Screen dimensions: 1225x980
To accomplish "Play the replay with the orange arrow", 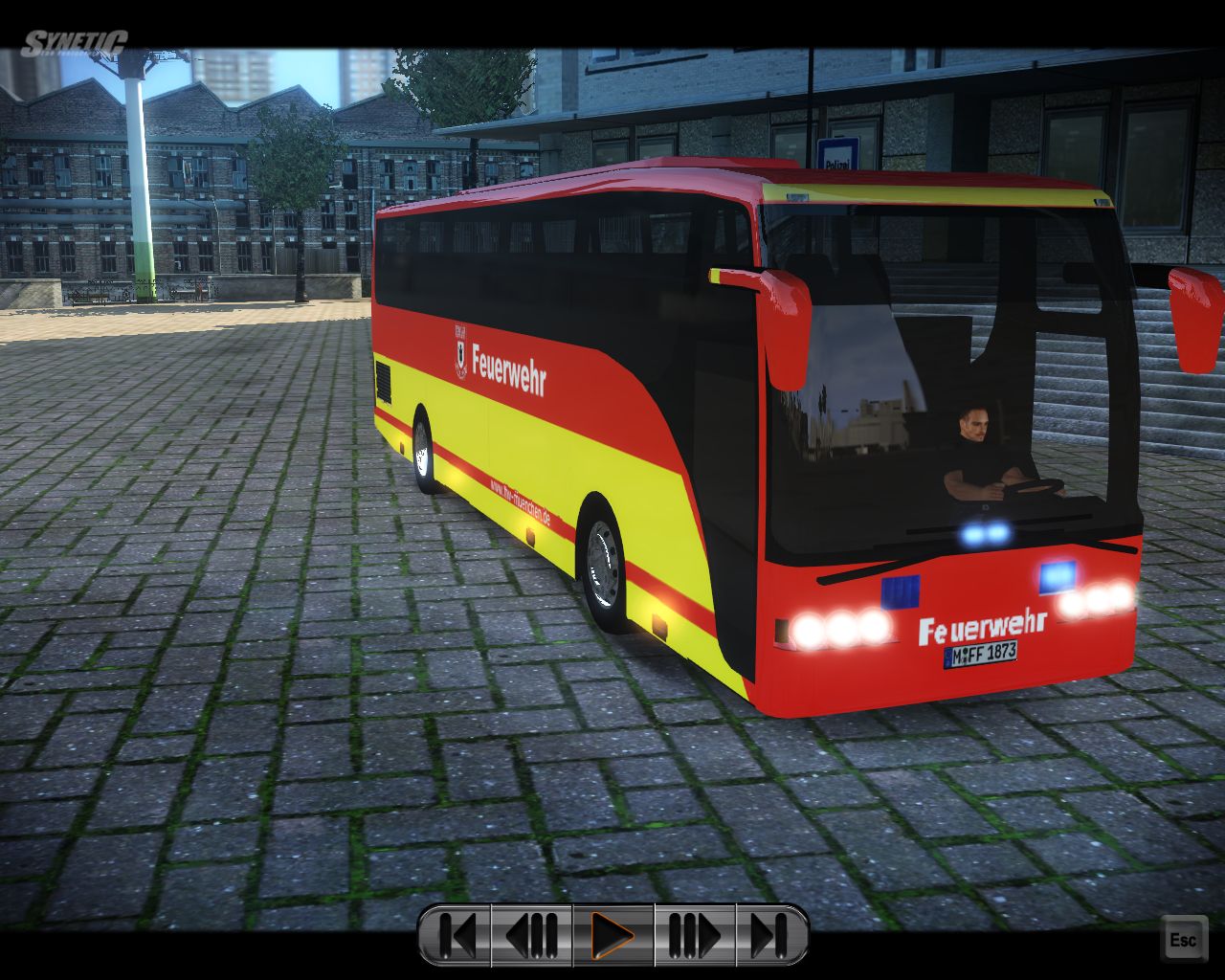I will coord(612,935).
